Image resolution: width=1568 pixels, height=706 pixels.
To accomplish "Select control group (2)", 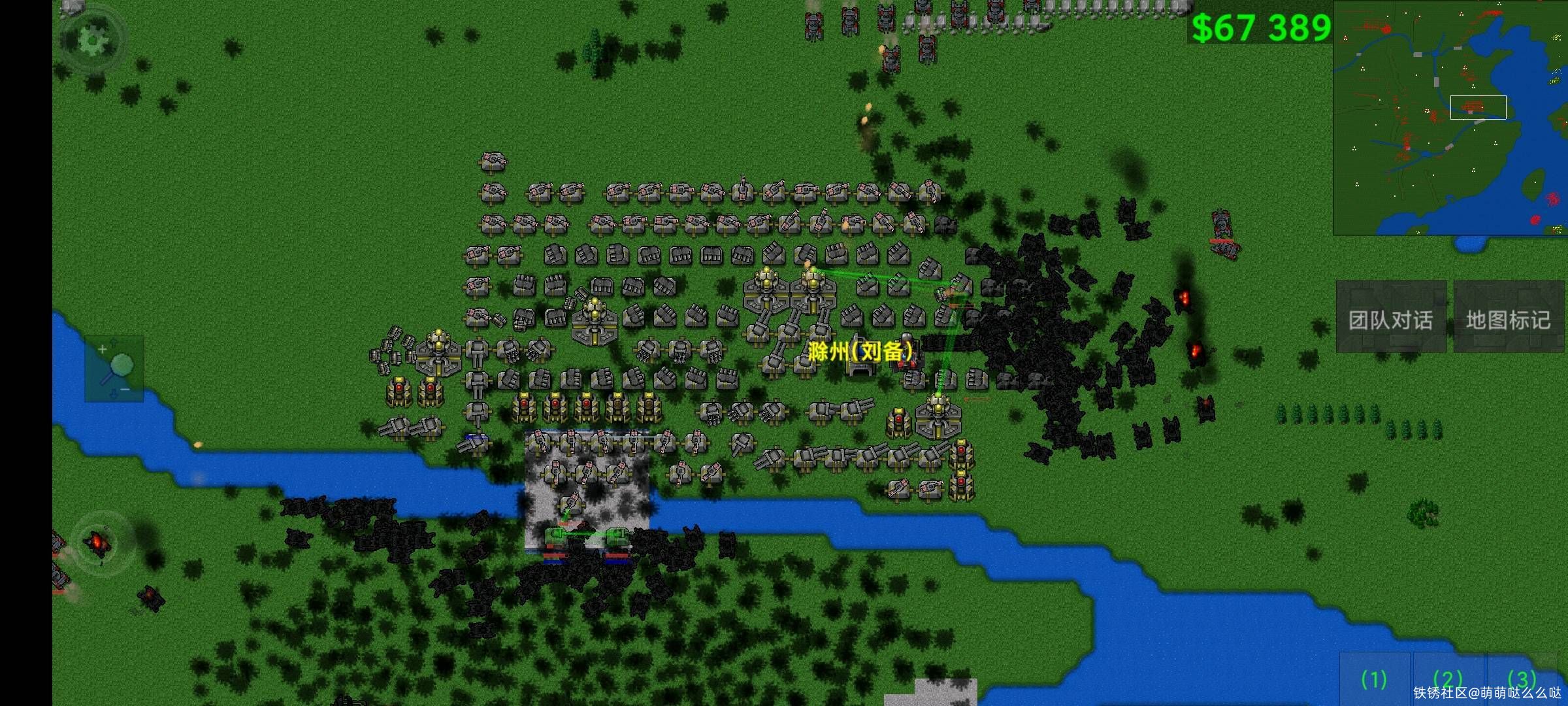I will [x=1447, y=679].
